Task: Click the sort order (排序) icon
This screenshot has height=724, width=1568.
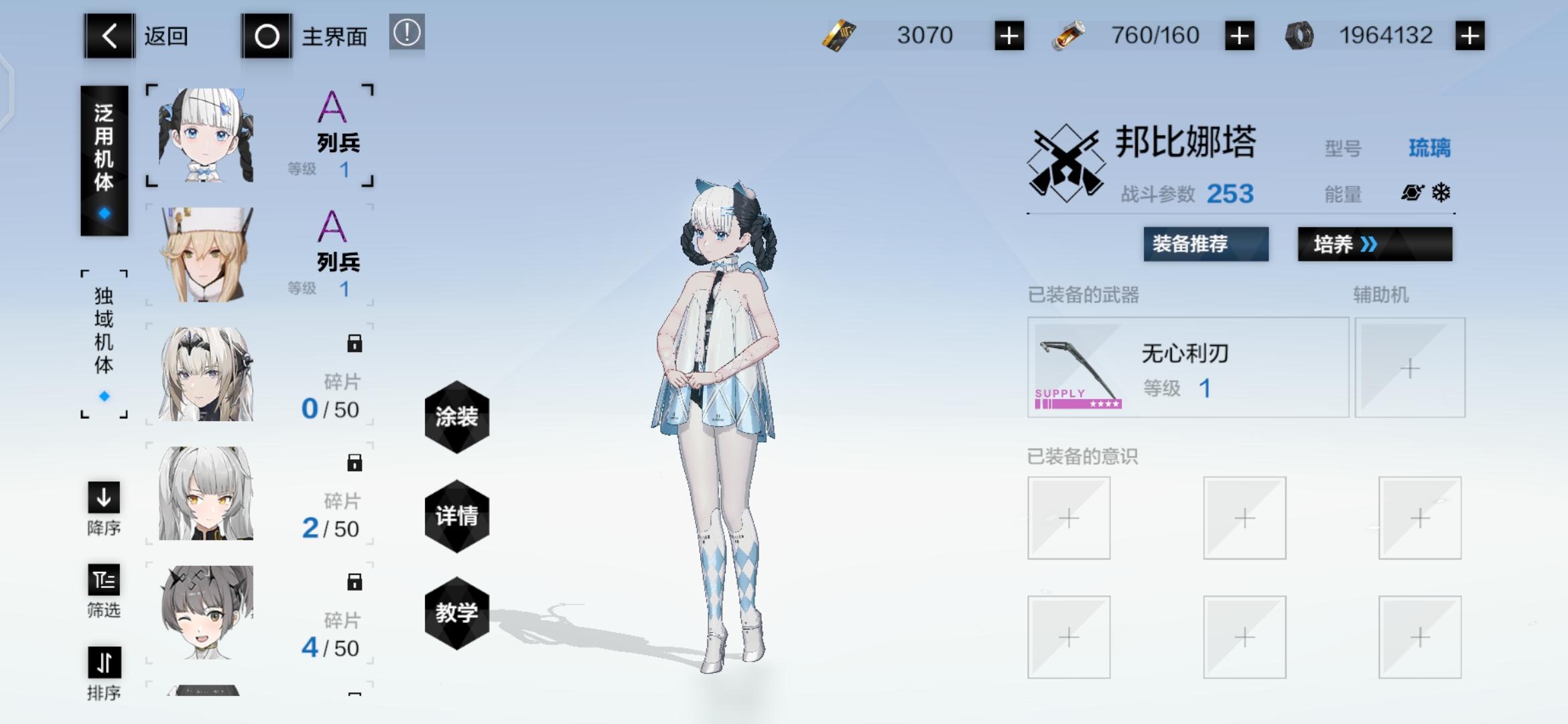Action: 103,664
